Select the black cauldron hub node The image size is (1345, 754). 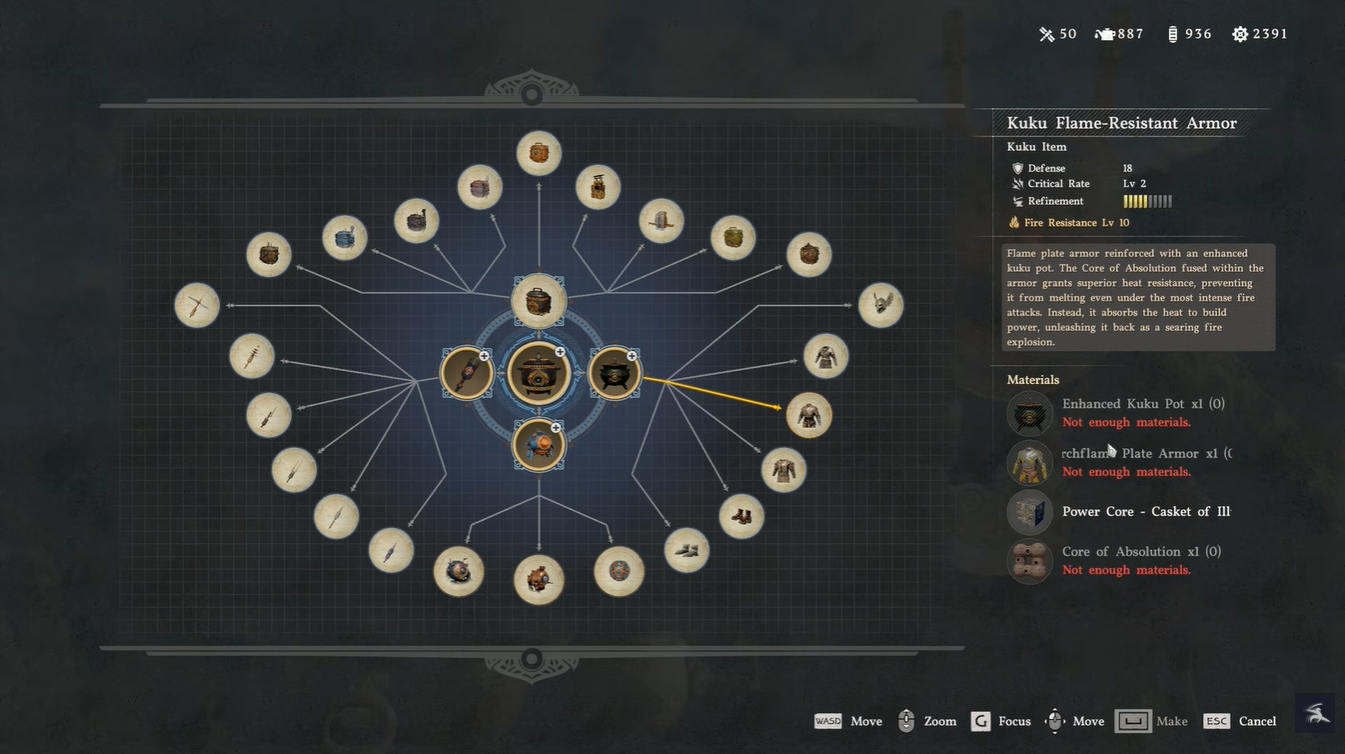click(614, 373)
